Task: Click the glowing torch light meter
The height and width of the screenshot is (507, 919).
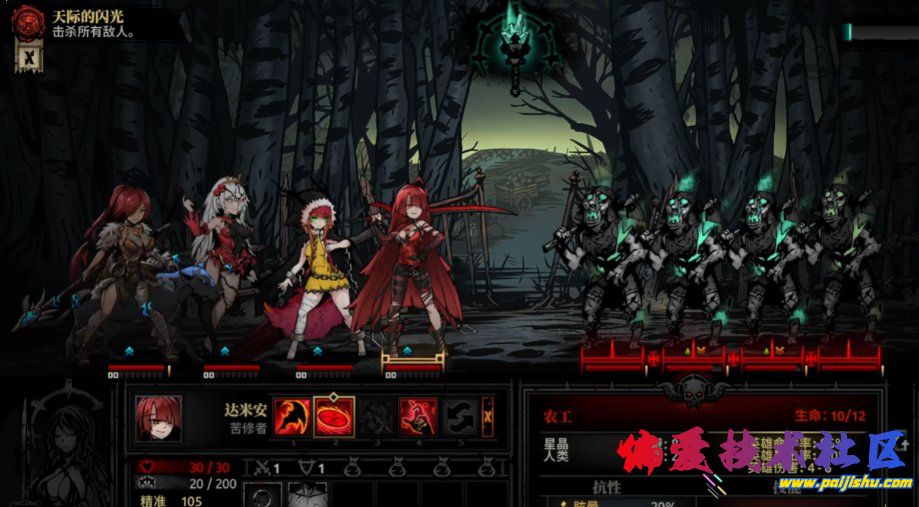Action: (516, 45)
